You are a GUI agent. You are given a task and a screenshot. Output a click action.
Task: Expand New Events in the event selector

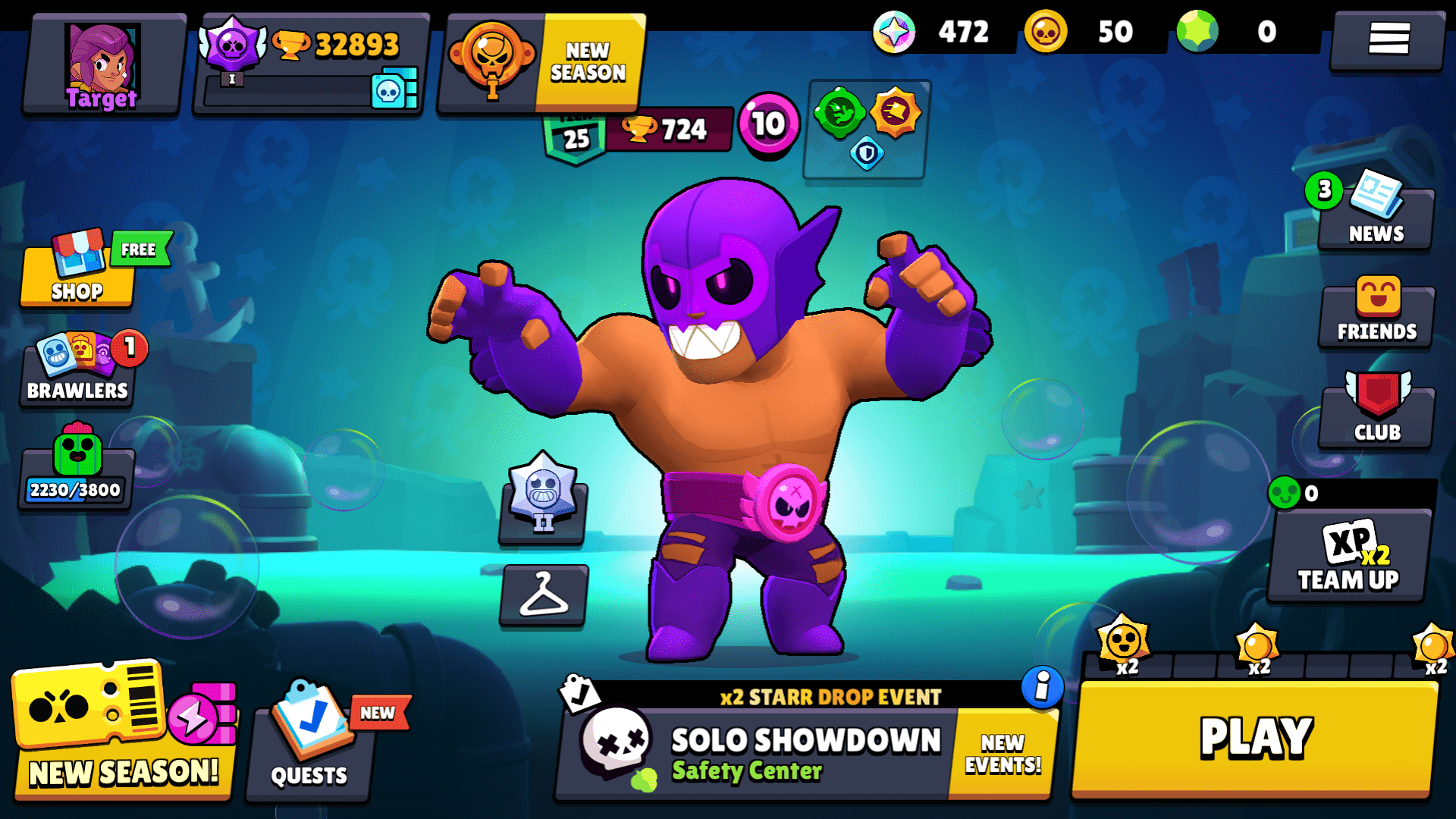1003,752
